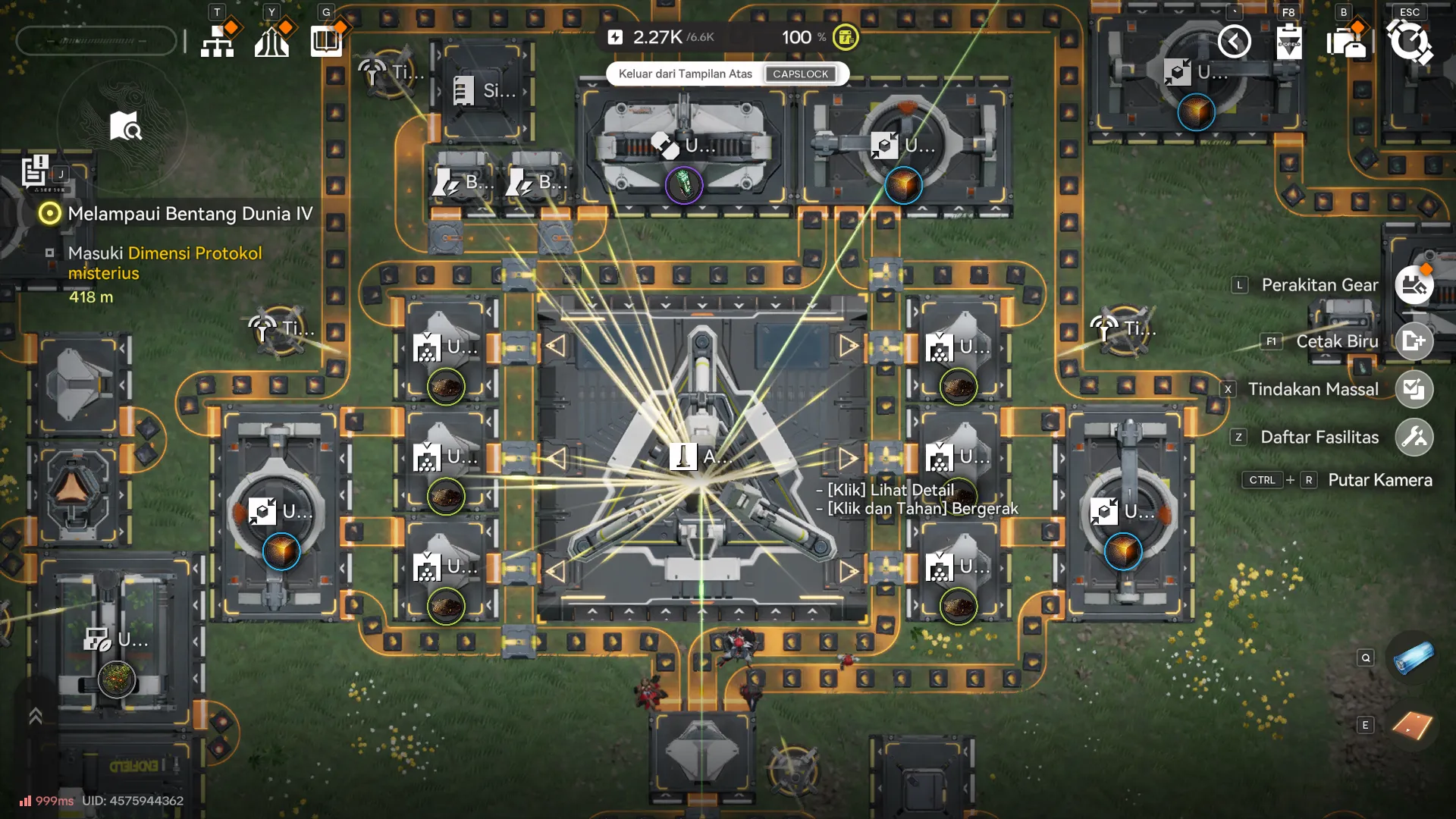Click the right-pointing output arrow beside a refiner

[849, 457]
